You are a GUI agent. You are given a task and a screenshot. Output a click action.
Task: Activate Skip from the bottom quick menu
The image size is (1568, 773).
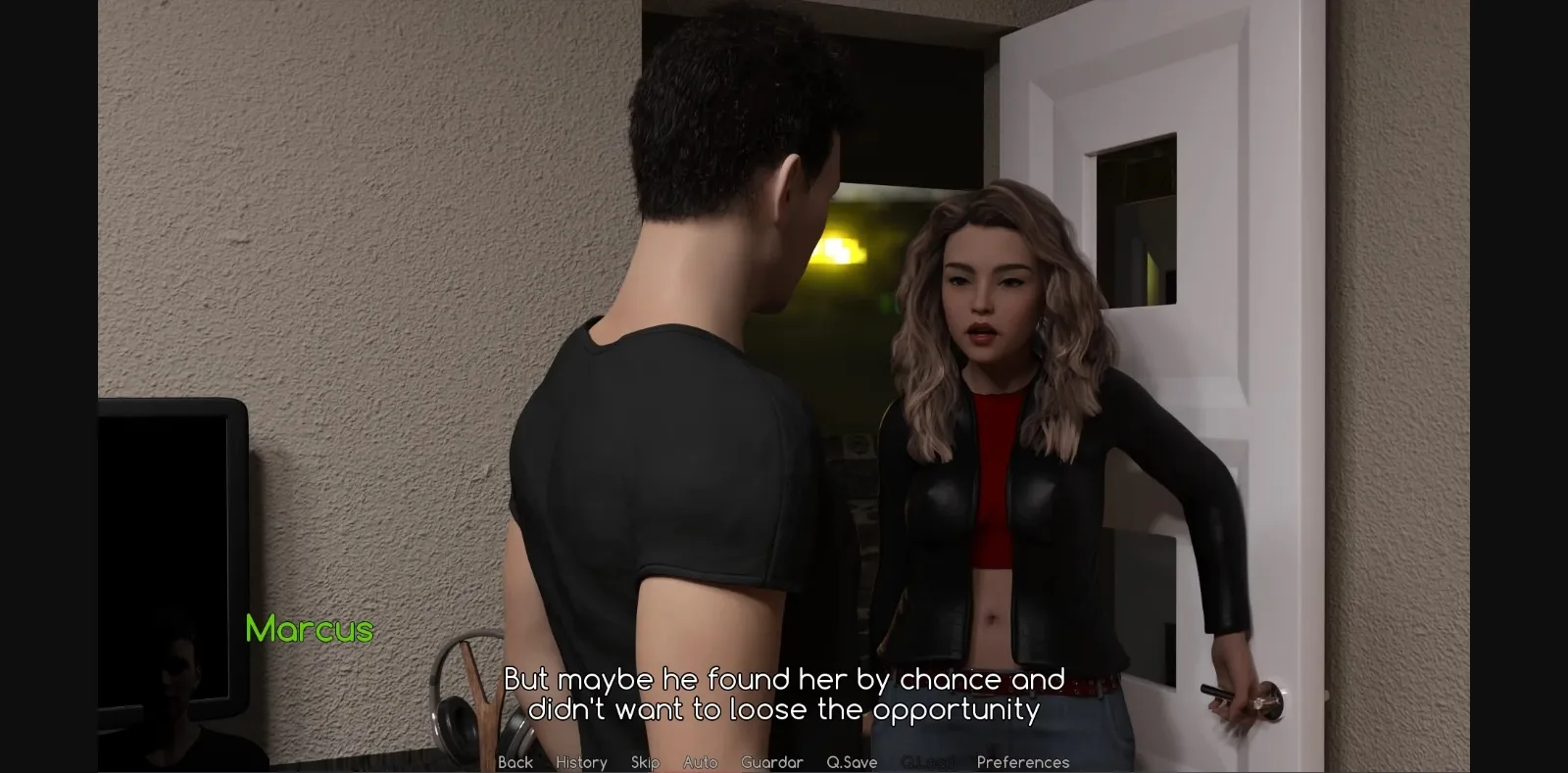tap(645, 762)
